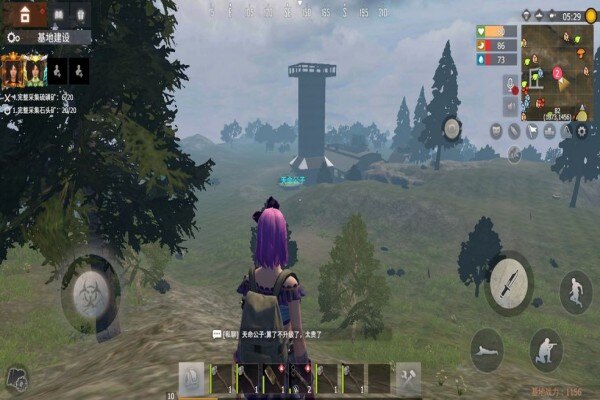The width and height of the screenshot is (600, 400).
Task: Tap the biohazard symbol on the joystick
Action: click(x=90, y=294)
